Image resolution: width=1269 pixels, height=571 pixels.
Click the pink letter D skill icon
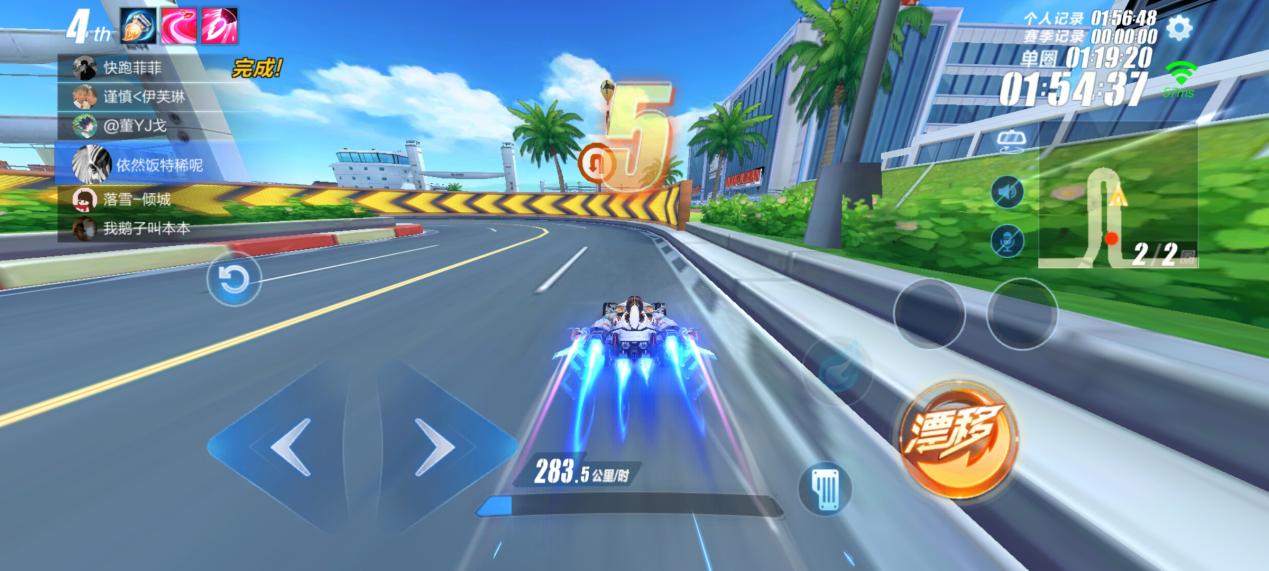point(218,26)
